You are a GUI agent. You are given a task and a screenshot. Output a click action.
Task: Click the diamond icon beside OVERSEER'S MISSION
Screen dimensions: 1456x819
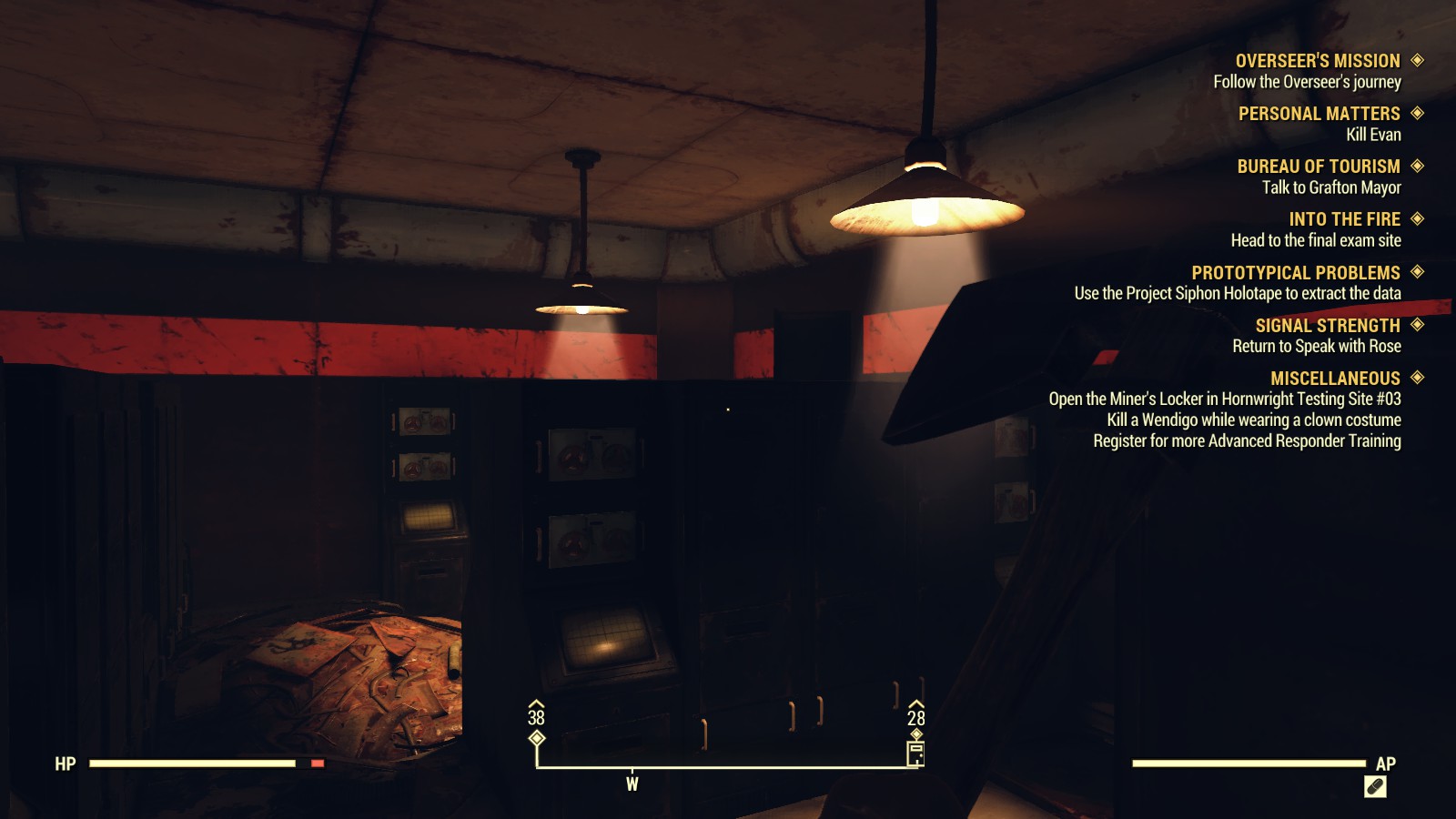pos(1415,60)
